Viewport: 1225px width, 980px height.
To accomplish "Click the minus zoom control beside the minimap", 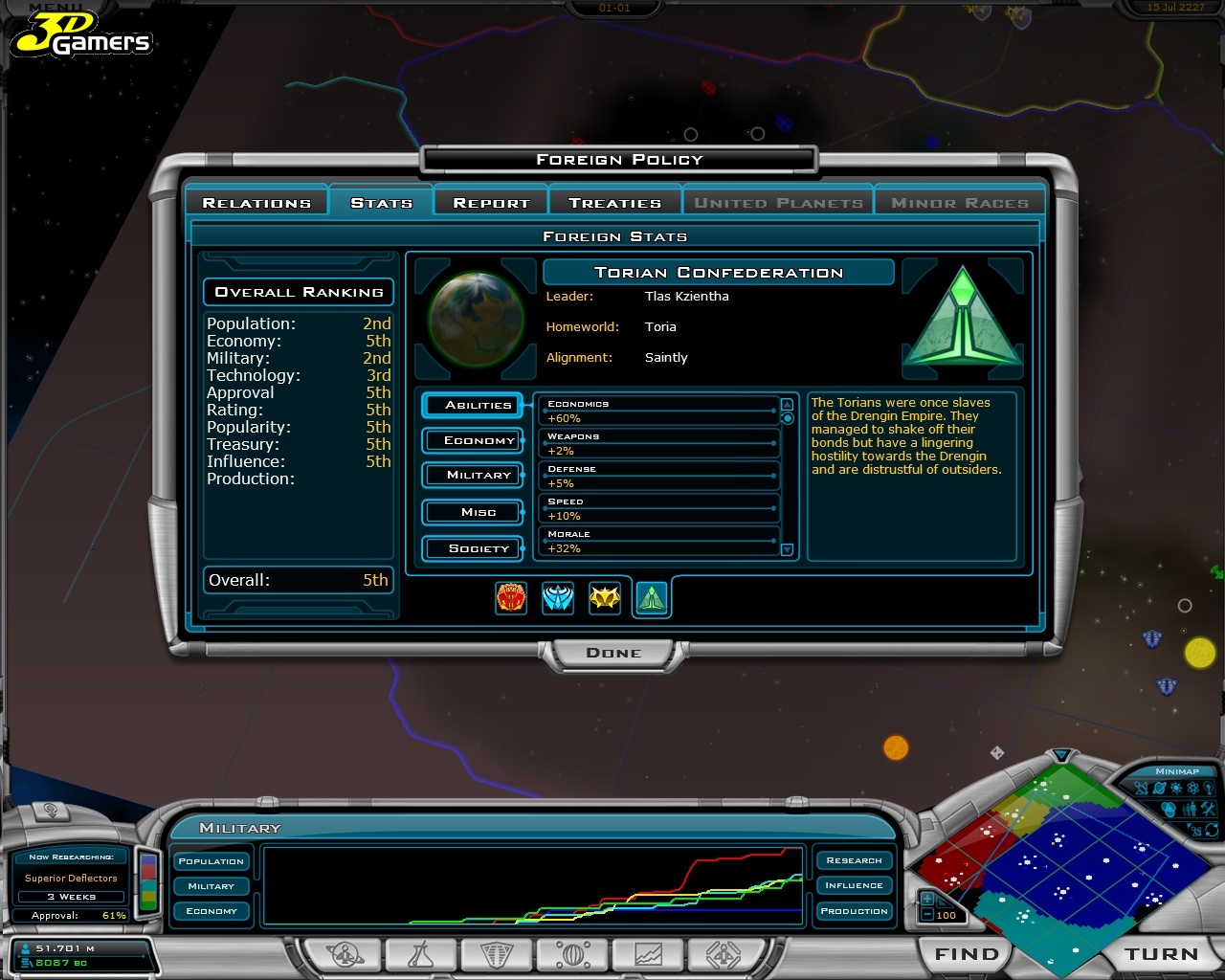I will pyautogui.click(x=928, y=916).
